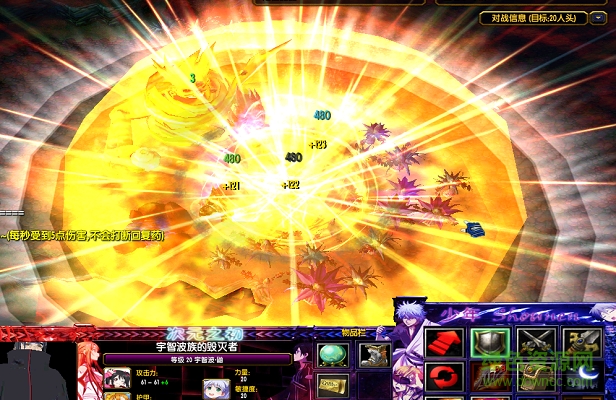
Task: Activate the crescent moon ability
Action: pos(584,376)
